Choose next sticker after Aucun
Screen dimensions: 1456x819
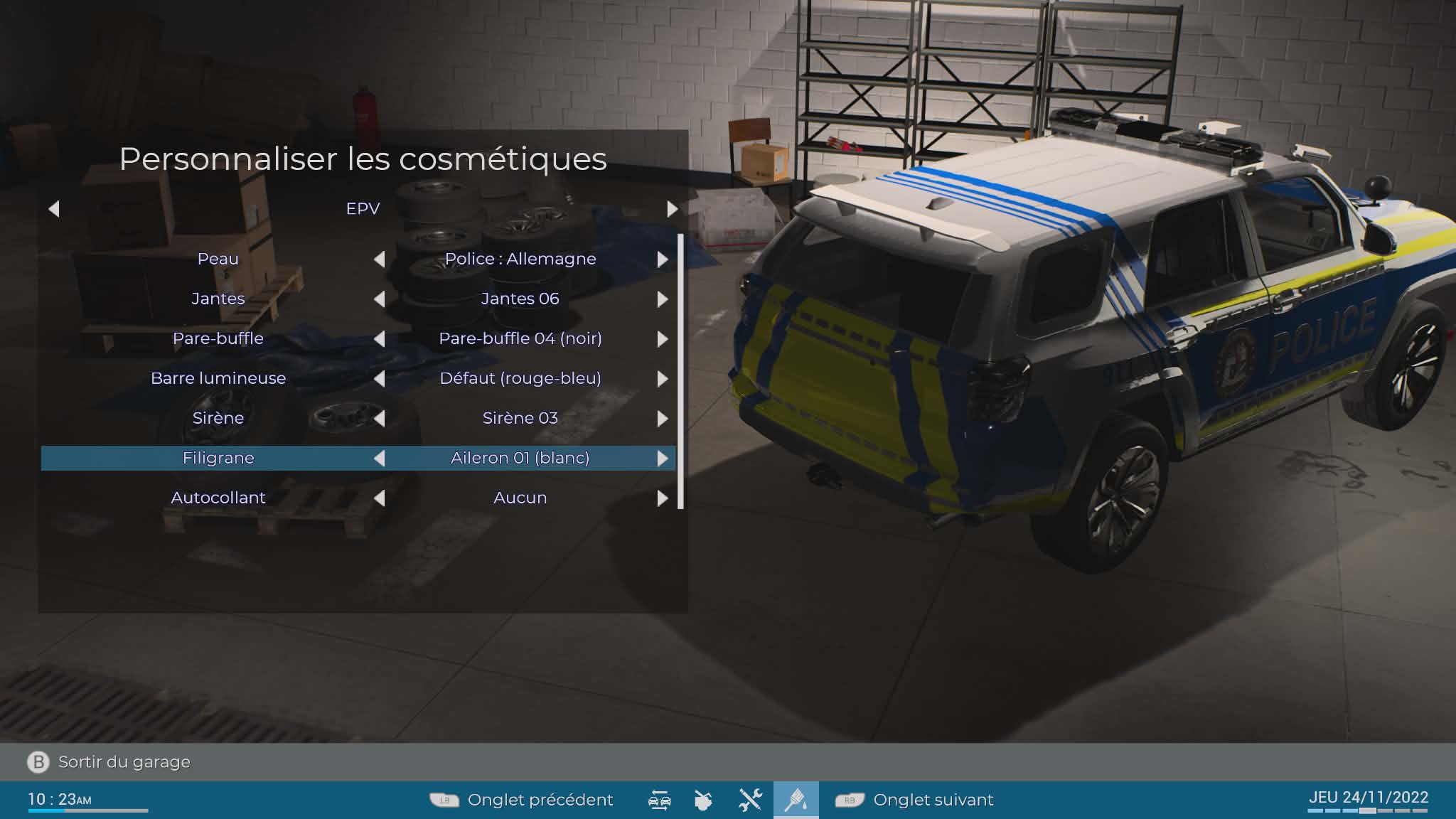point(663,498)
